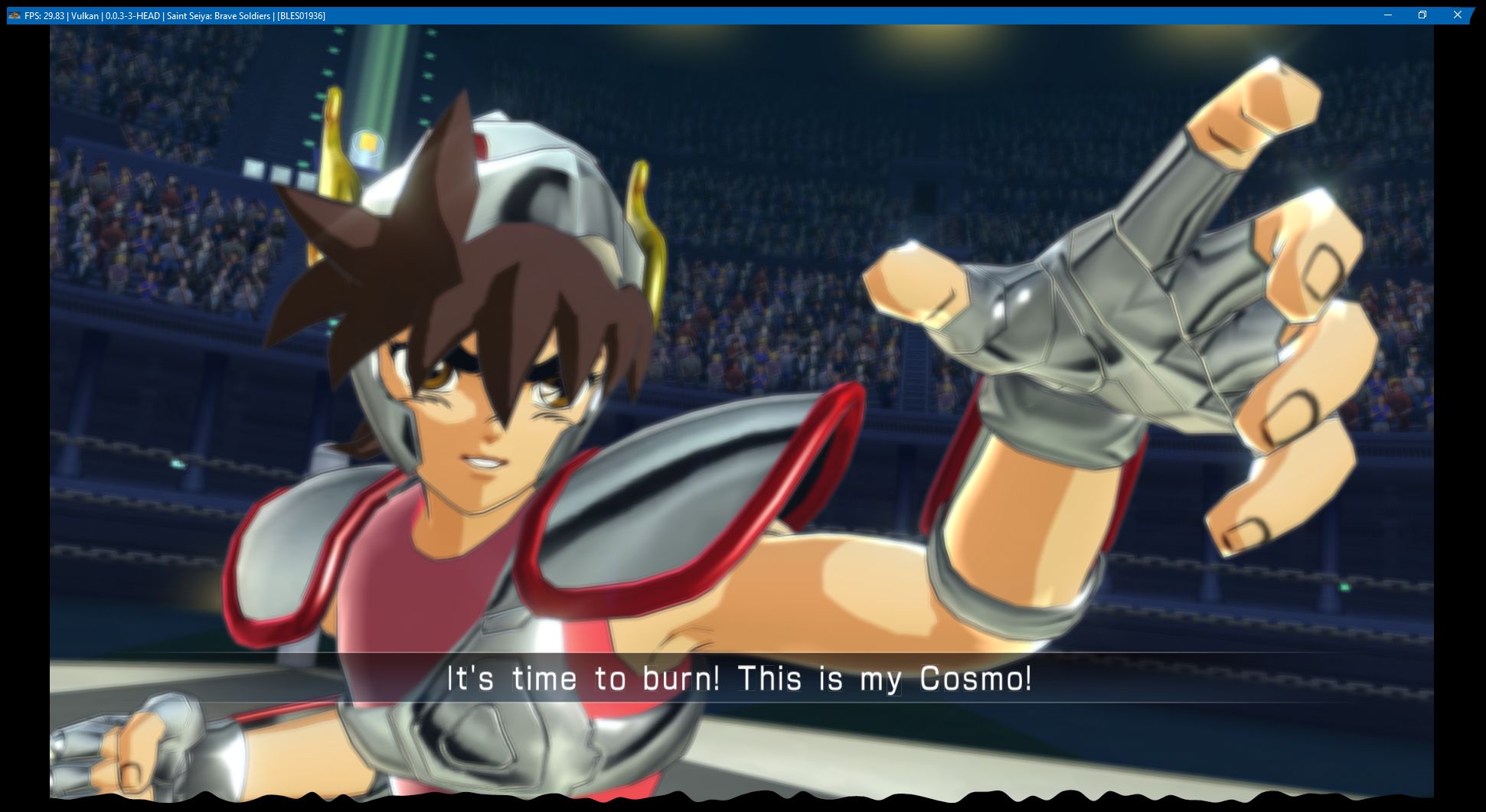Click the FPS: 29.83 counter text
1486x812 pixels.
pyautogui.click(x=43, y=15)
